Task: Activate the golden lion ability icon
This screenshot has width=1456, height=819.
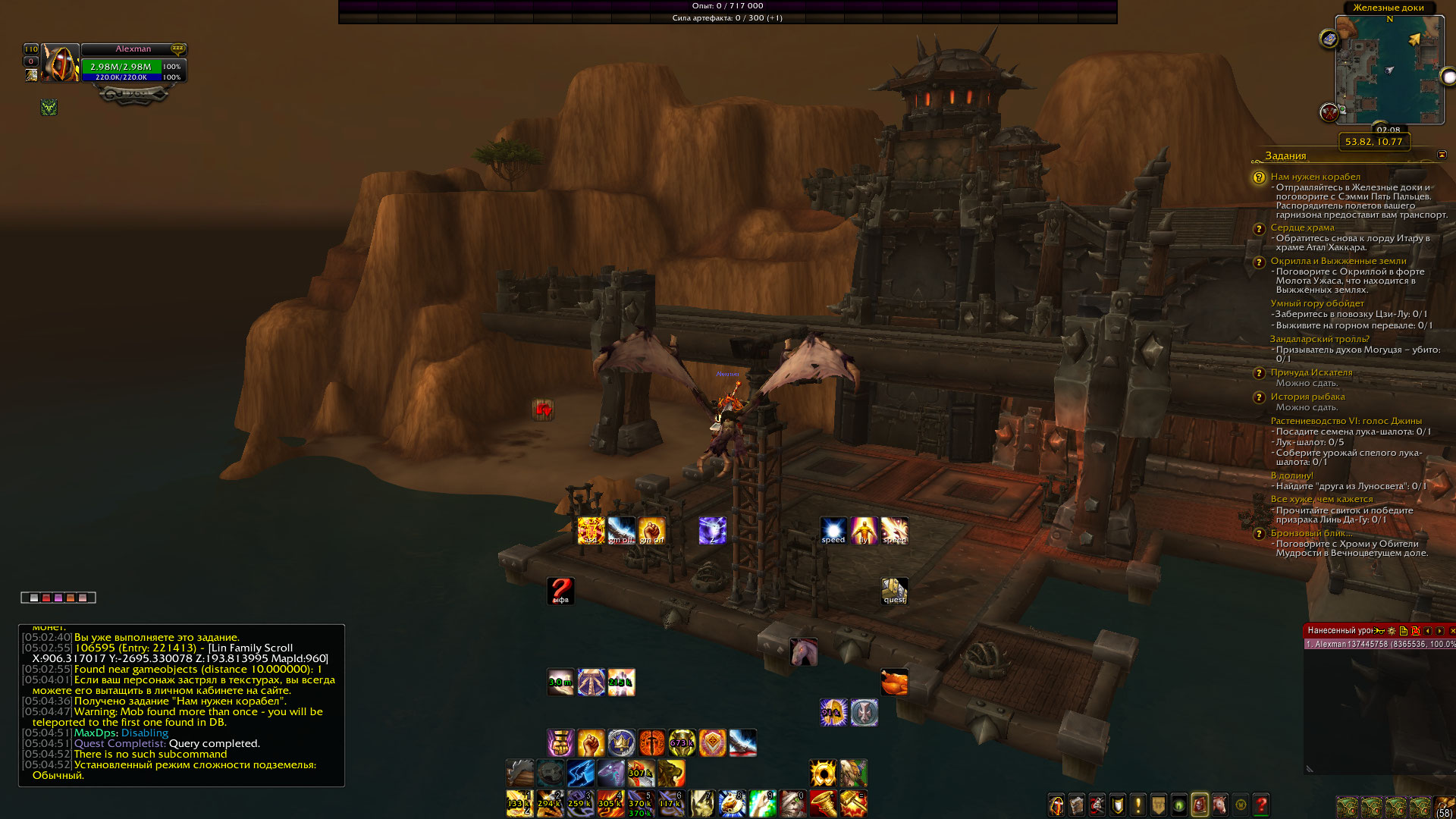Action: (671, 773)
